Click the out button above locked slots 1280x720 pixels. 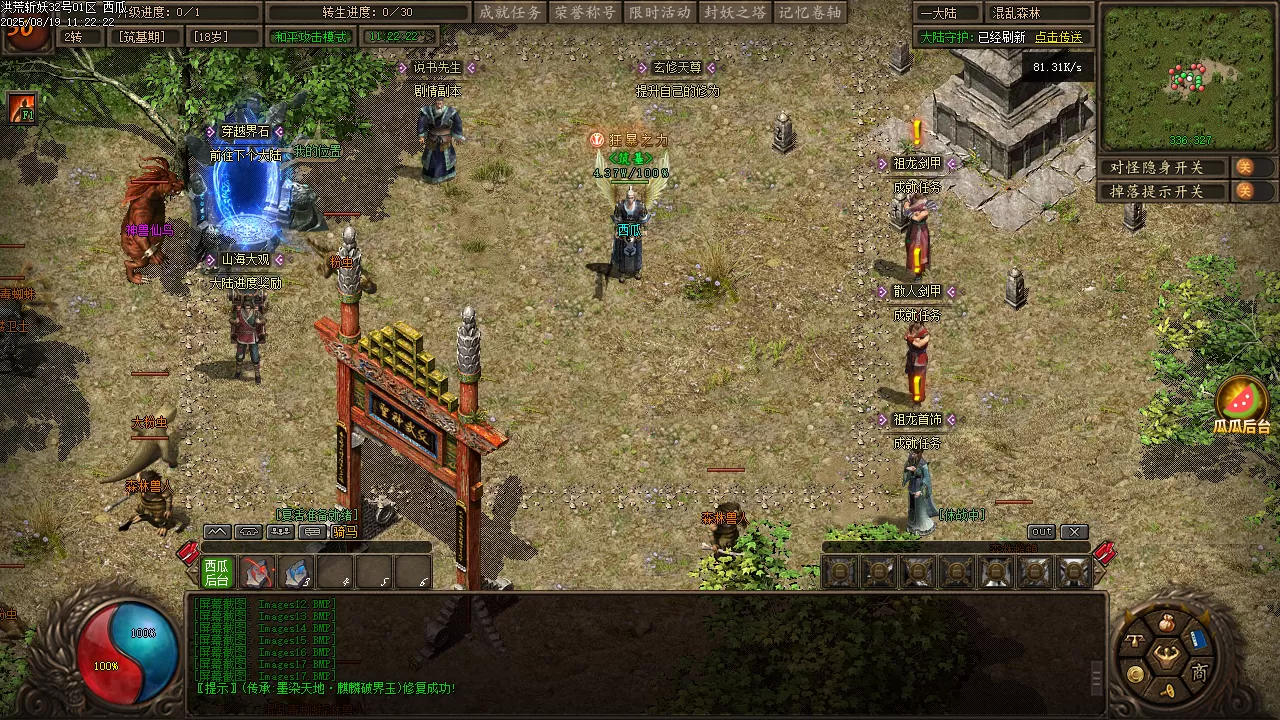point(1041,532)
